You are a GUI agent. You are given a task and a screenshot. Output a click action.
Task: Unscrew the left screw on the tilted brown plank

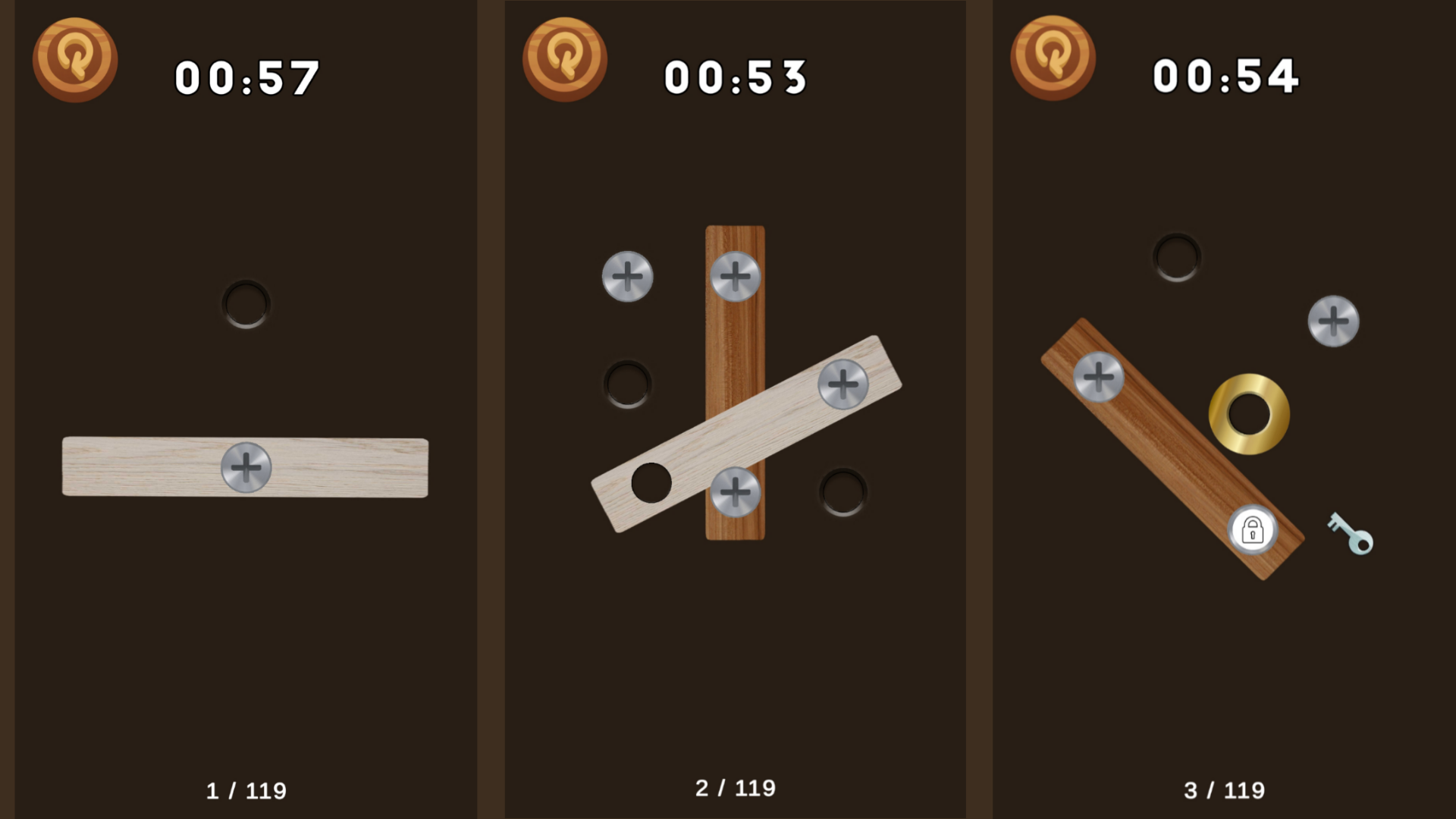click(x=1100, y=375)
